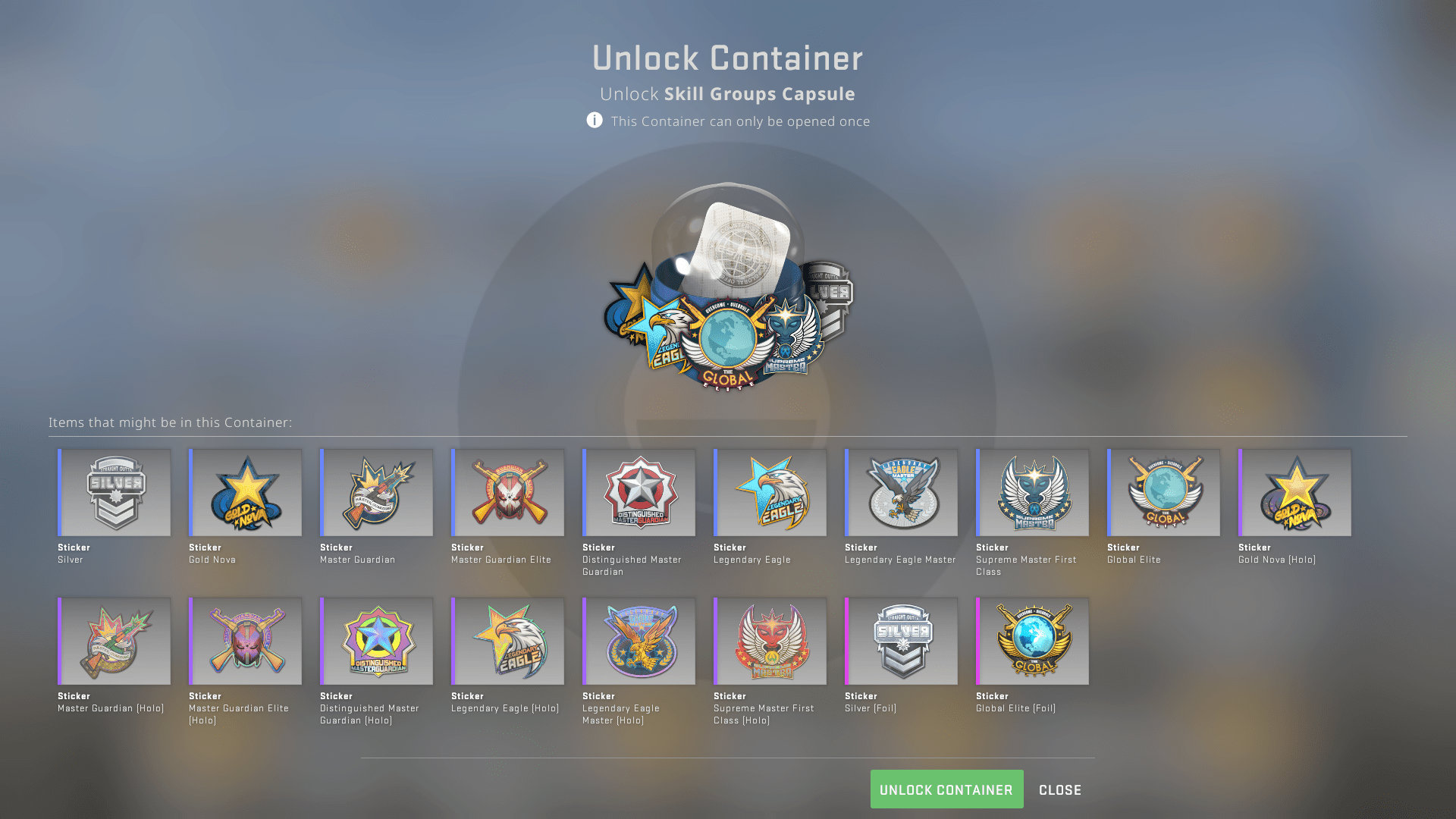The width and height of the screenshot is (1456, 819).
Task: Click the Silver Foil sticker
Action: point(901,641)
